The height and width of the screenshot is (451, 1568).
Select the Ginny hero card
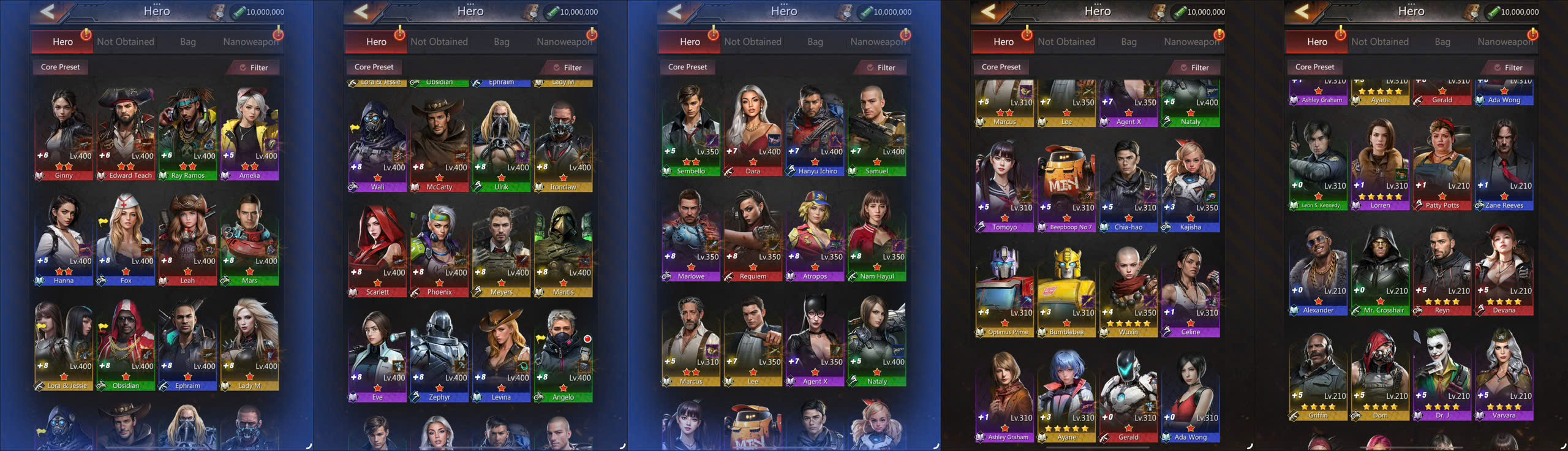[64, 135]
